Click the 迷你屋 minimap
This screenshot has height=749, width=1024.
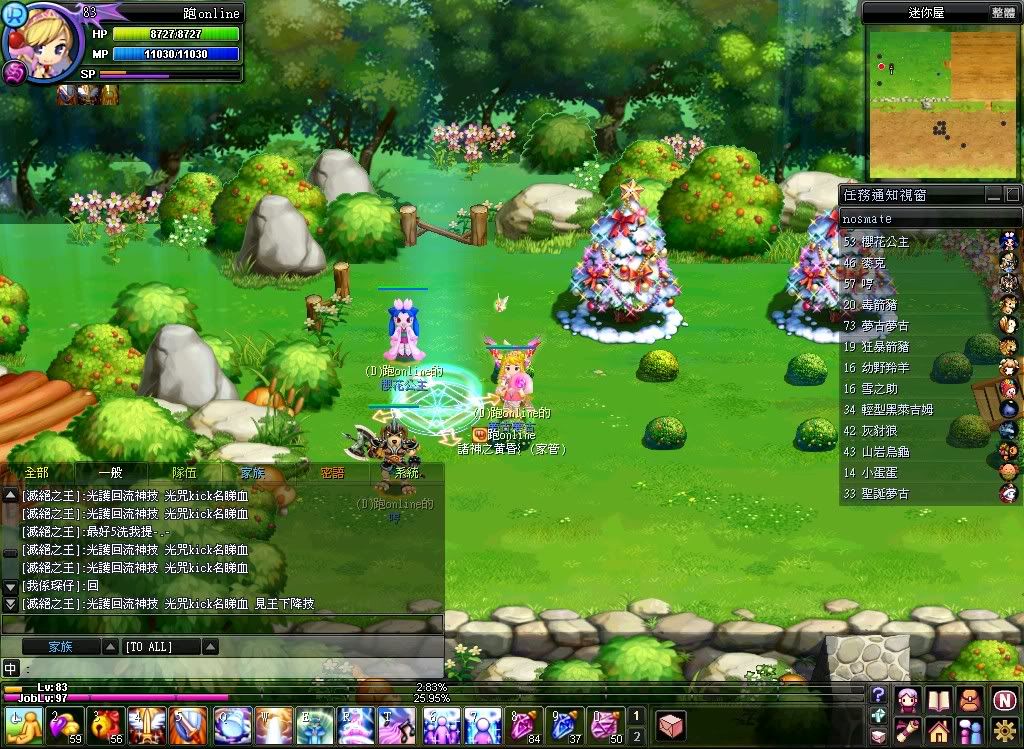coord(944,102)
